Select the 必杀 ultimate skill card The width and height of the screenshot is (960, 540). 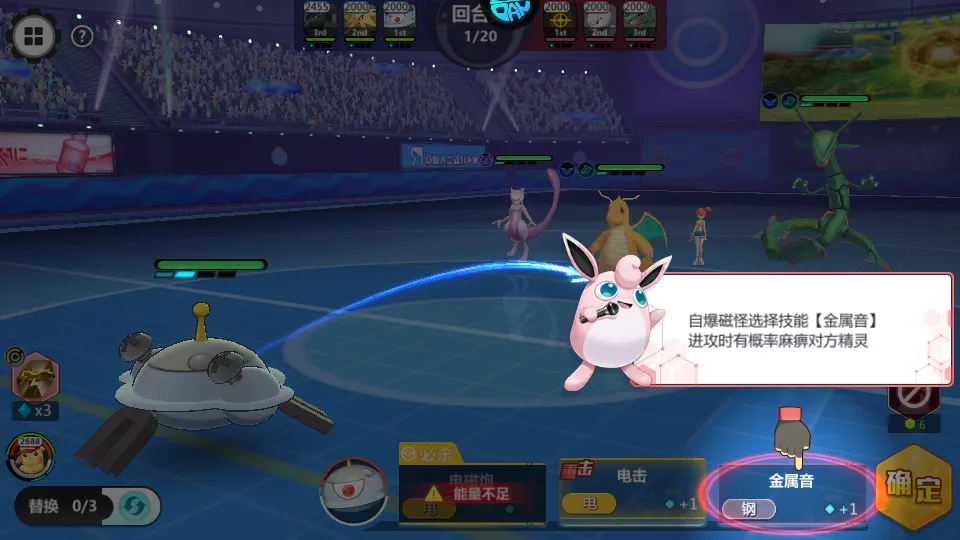pyautogui.click(x=472, y=488)
